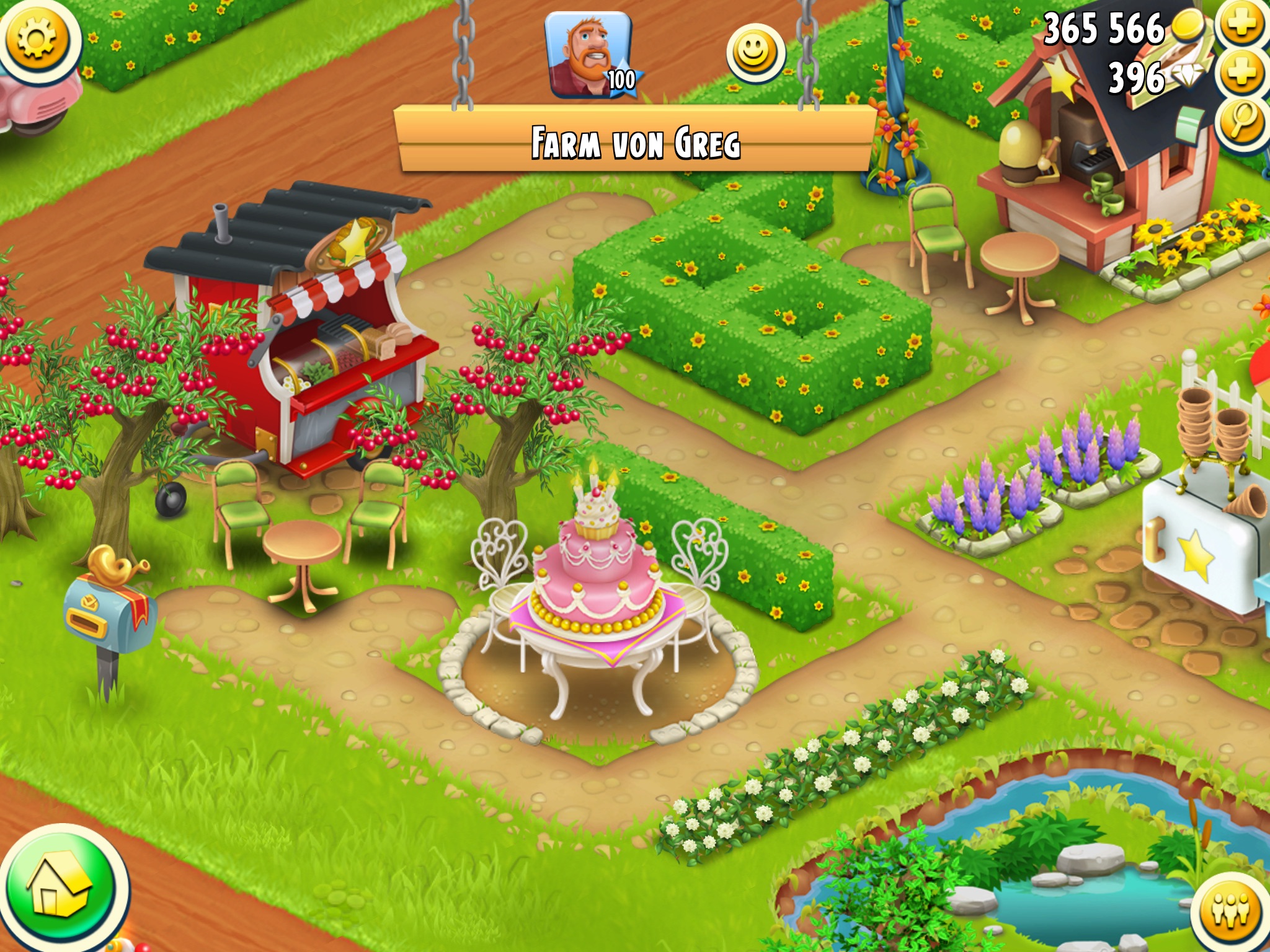Open the friends list button

pyautogui.click(x=1232, y=911)
